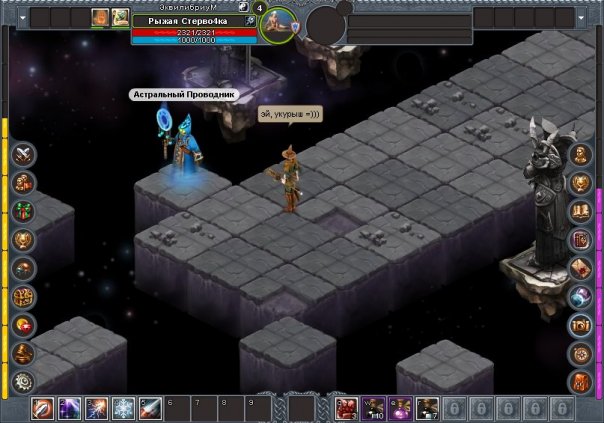Use the purple potion quick slot
This screenshot has width=604, height=423.
point(400,408)
